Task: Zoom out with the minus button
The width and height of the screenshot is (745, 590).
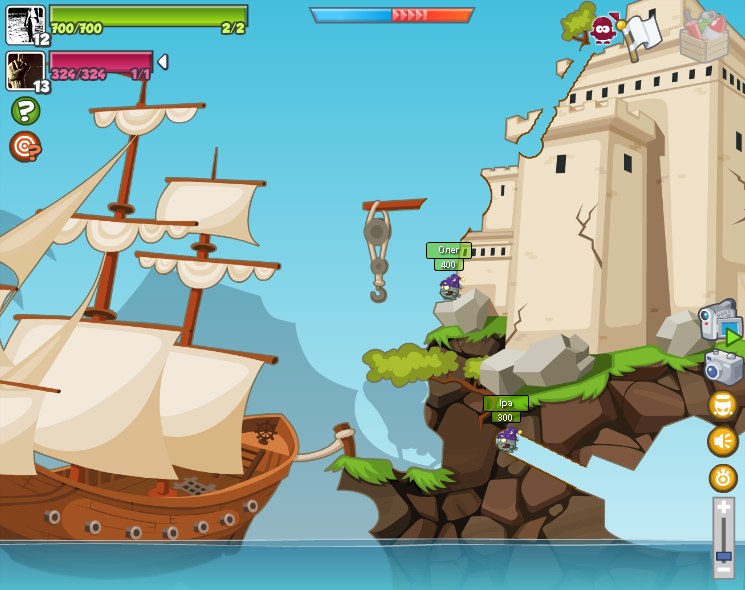Action: [723, 571]
